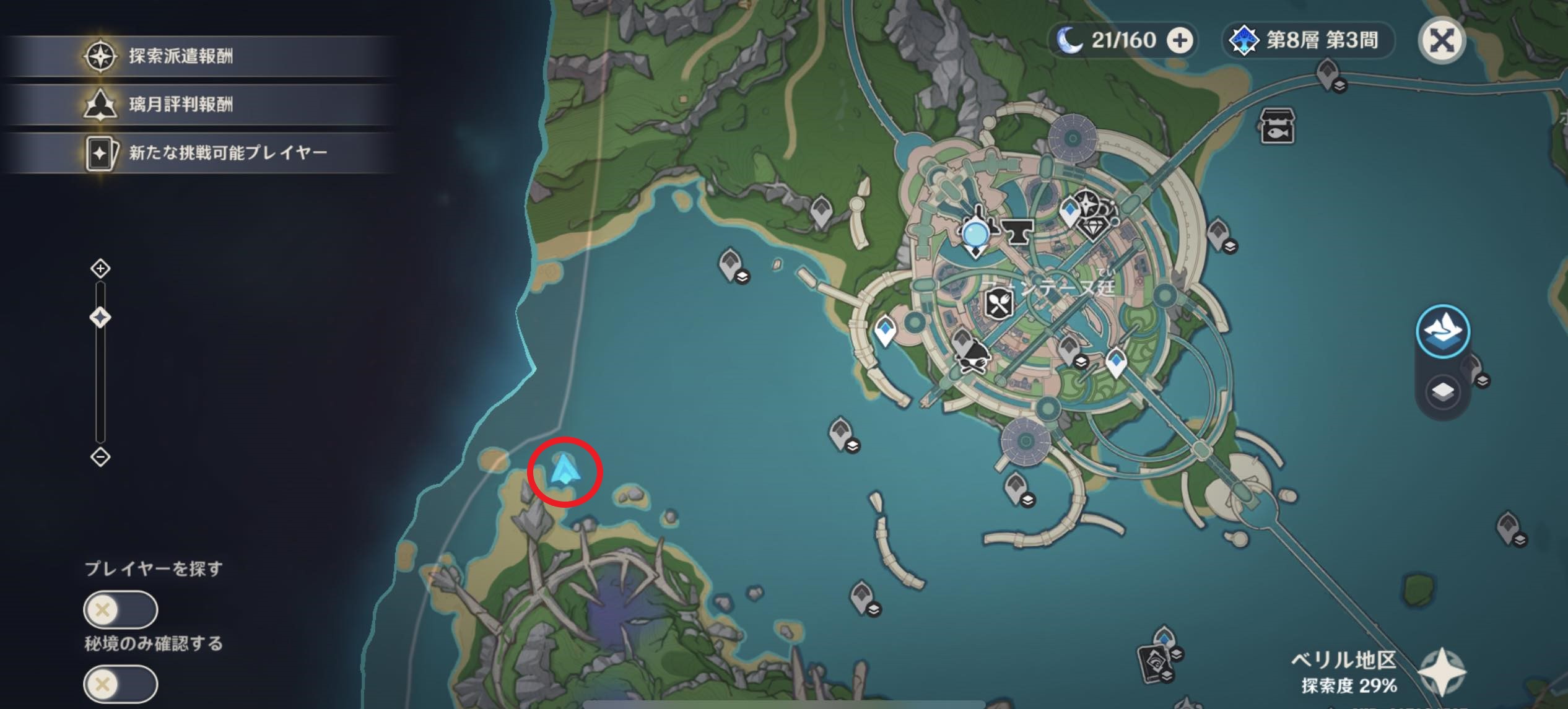Click the blacksmith anvil map marker

click(1017, 232)
